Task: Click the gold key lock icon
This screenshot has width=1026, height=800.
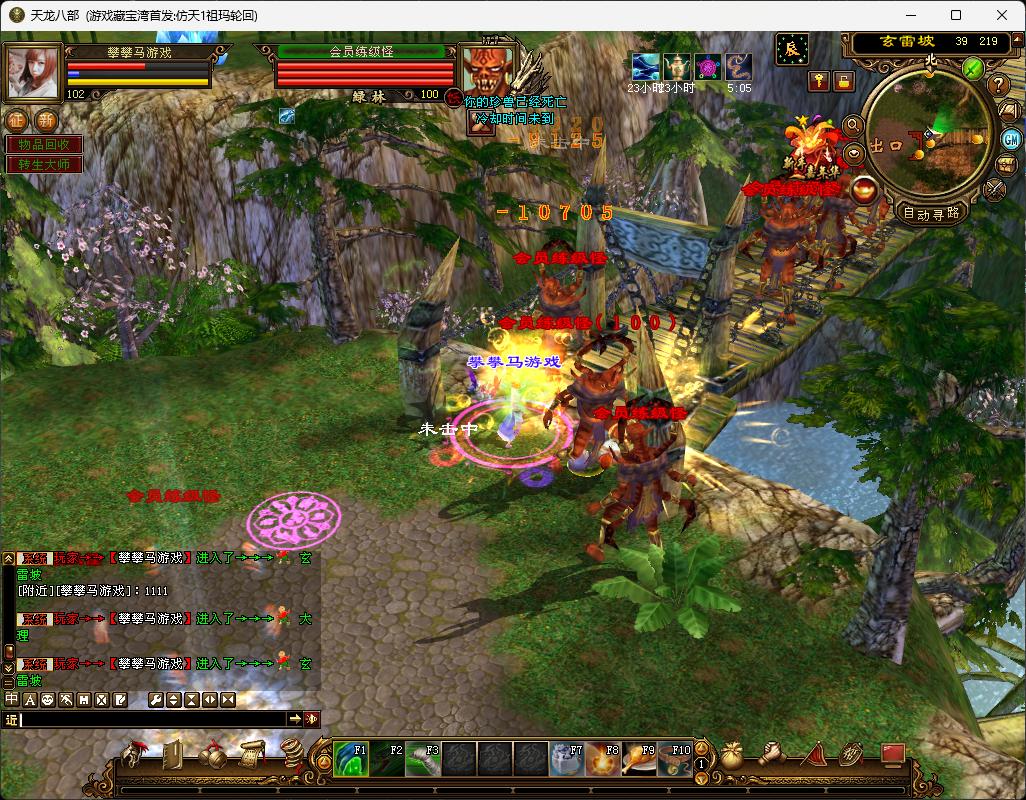Action: 818,81
